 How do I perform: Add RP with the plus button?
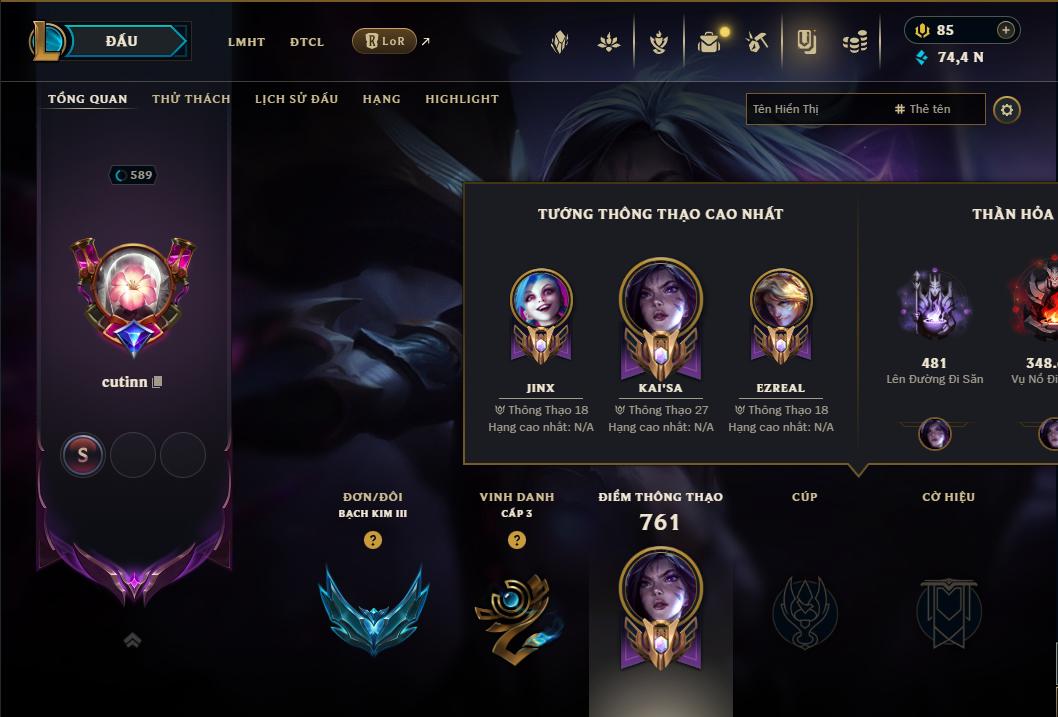click(1005, 30)
